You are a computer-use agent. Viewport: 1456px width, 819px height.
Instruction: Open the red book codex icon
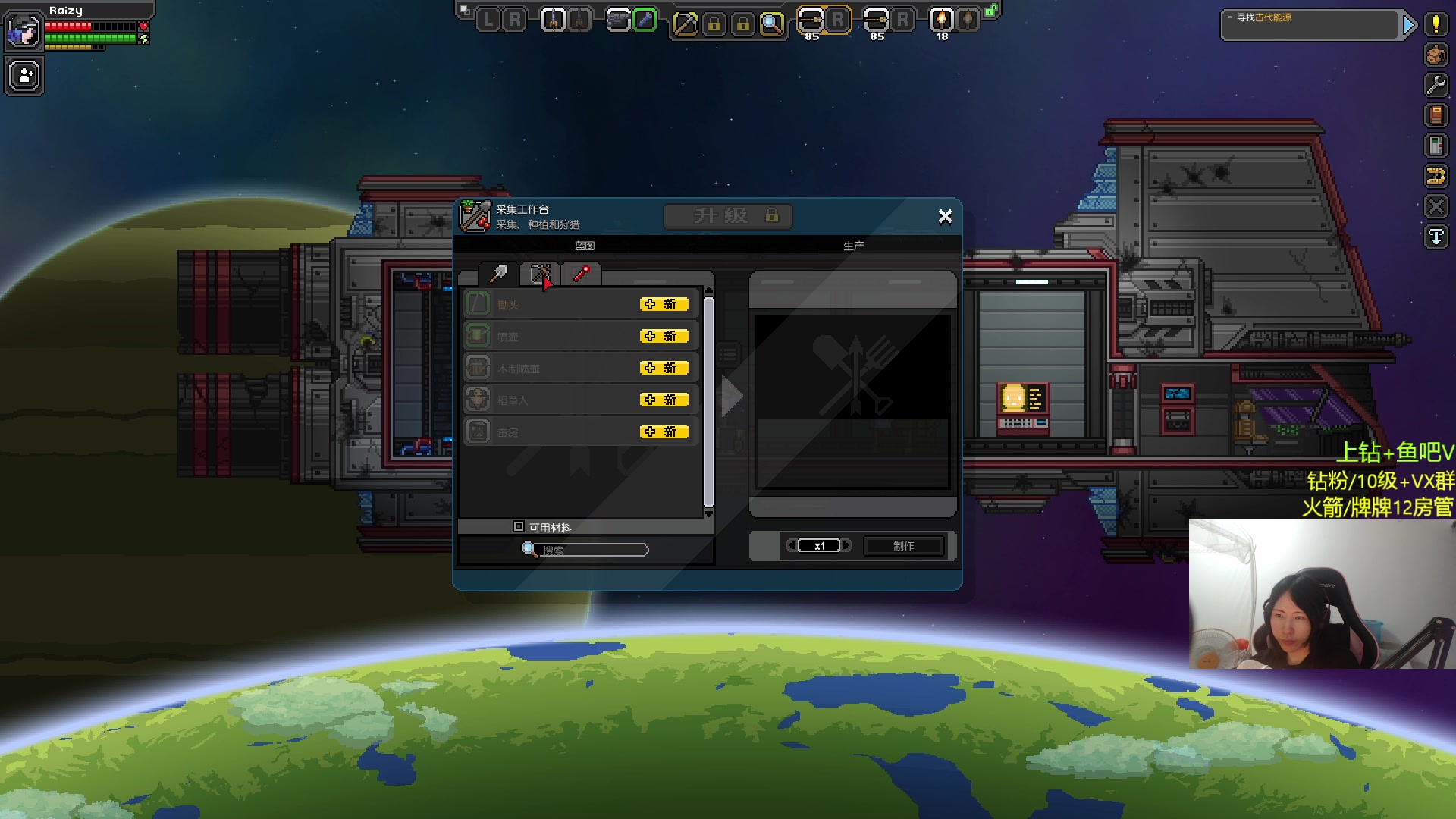[x=1436, y=115]
